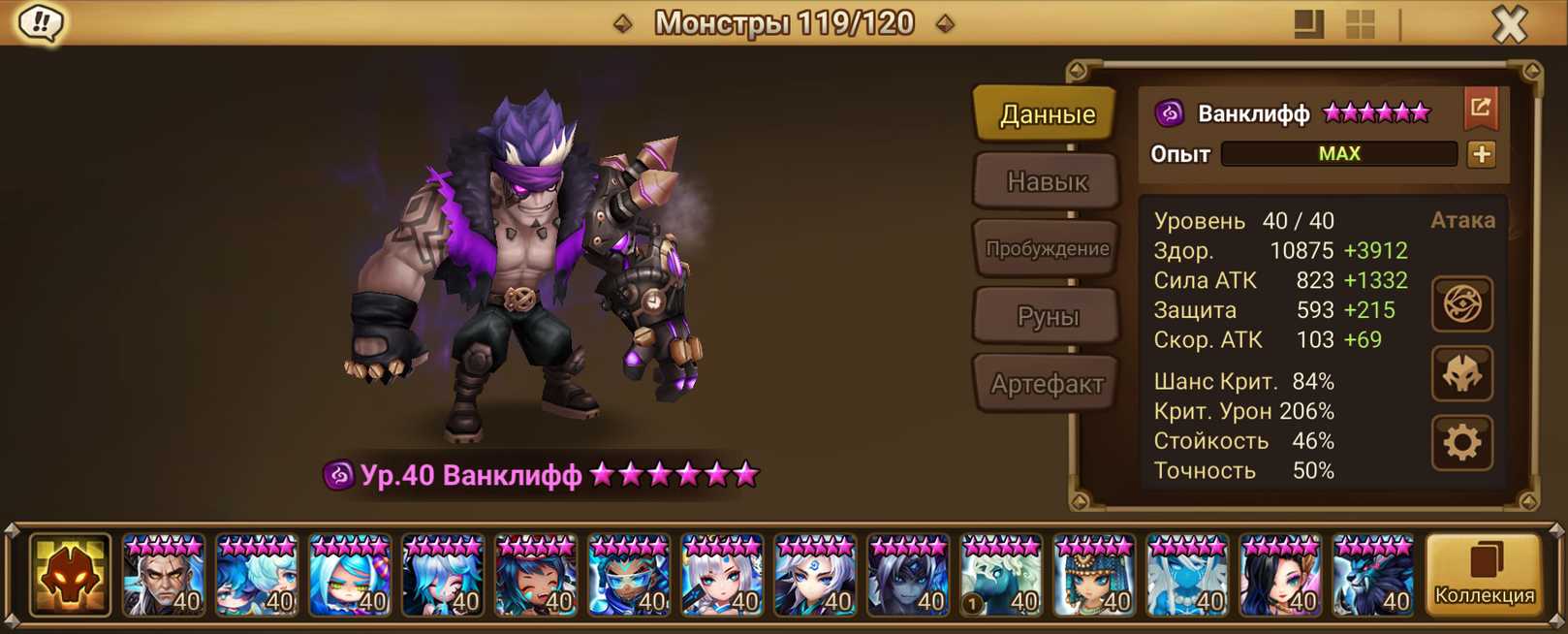Image resolution: width=1568 pixels, height=634 pixels.
Task: Click the eye emblem icon button
Action: (x=1461, y=304)
